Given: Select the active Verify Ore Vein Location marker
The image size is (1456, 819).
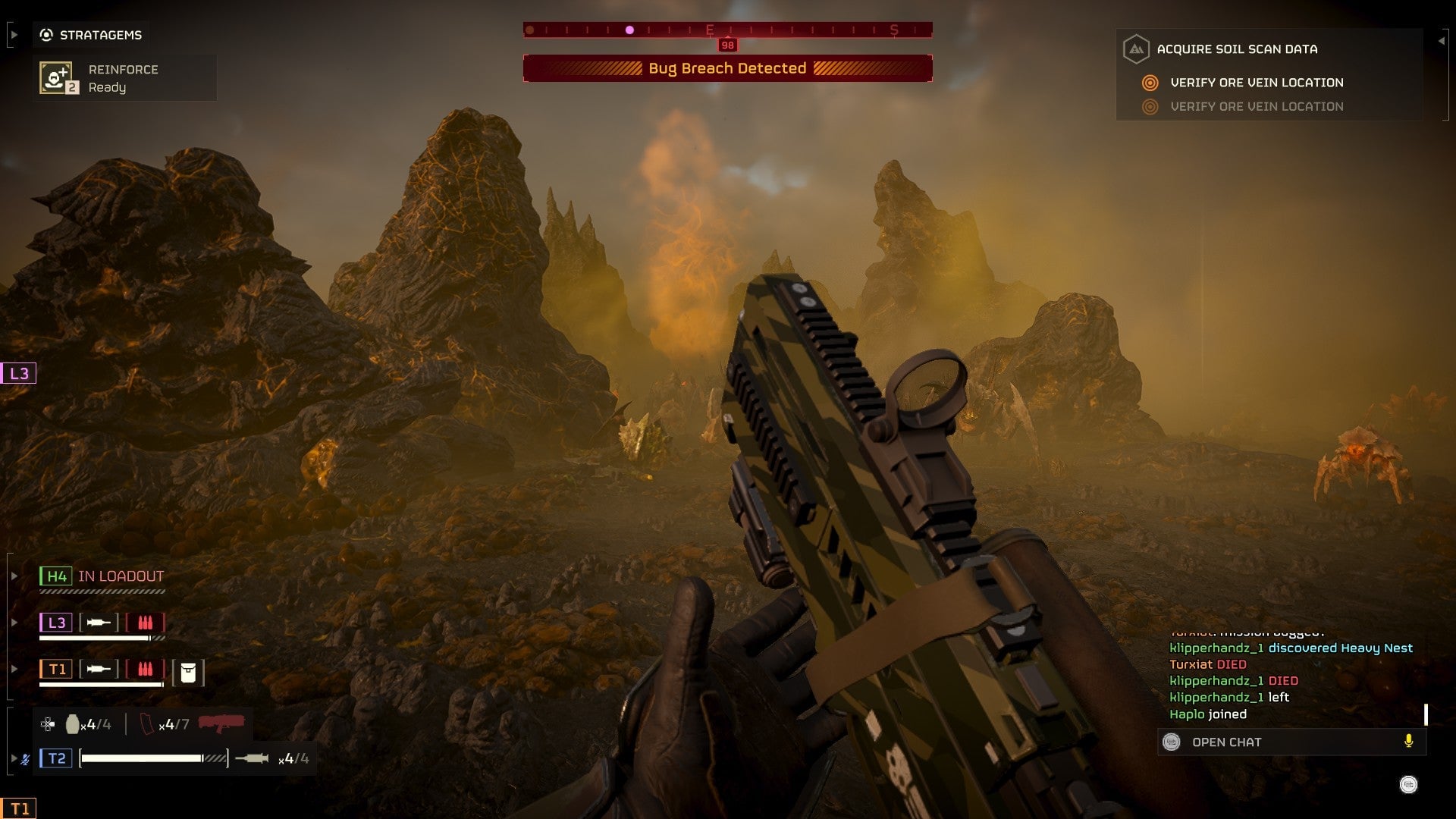Looking at the screenshot, I should click(1150, 83).
